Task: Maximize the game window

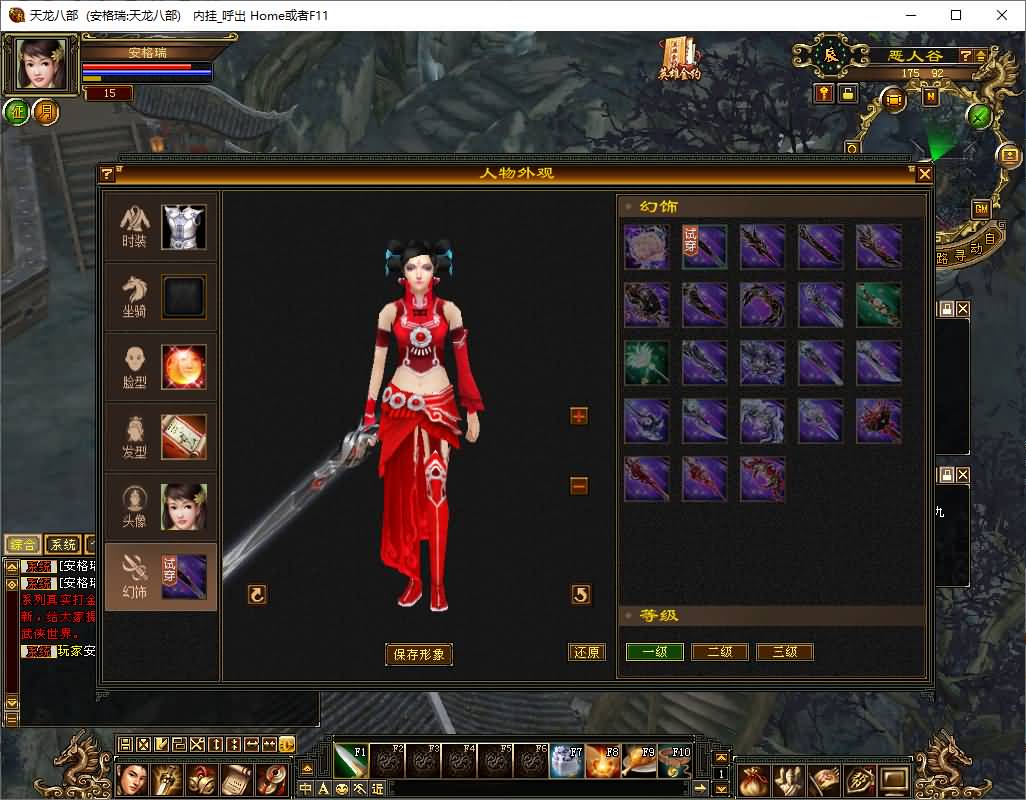Action: point(956,15)
